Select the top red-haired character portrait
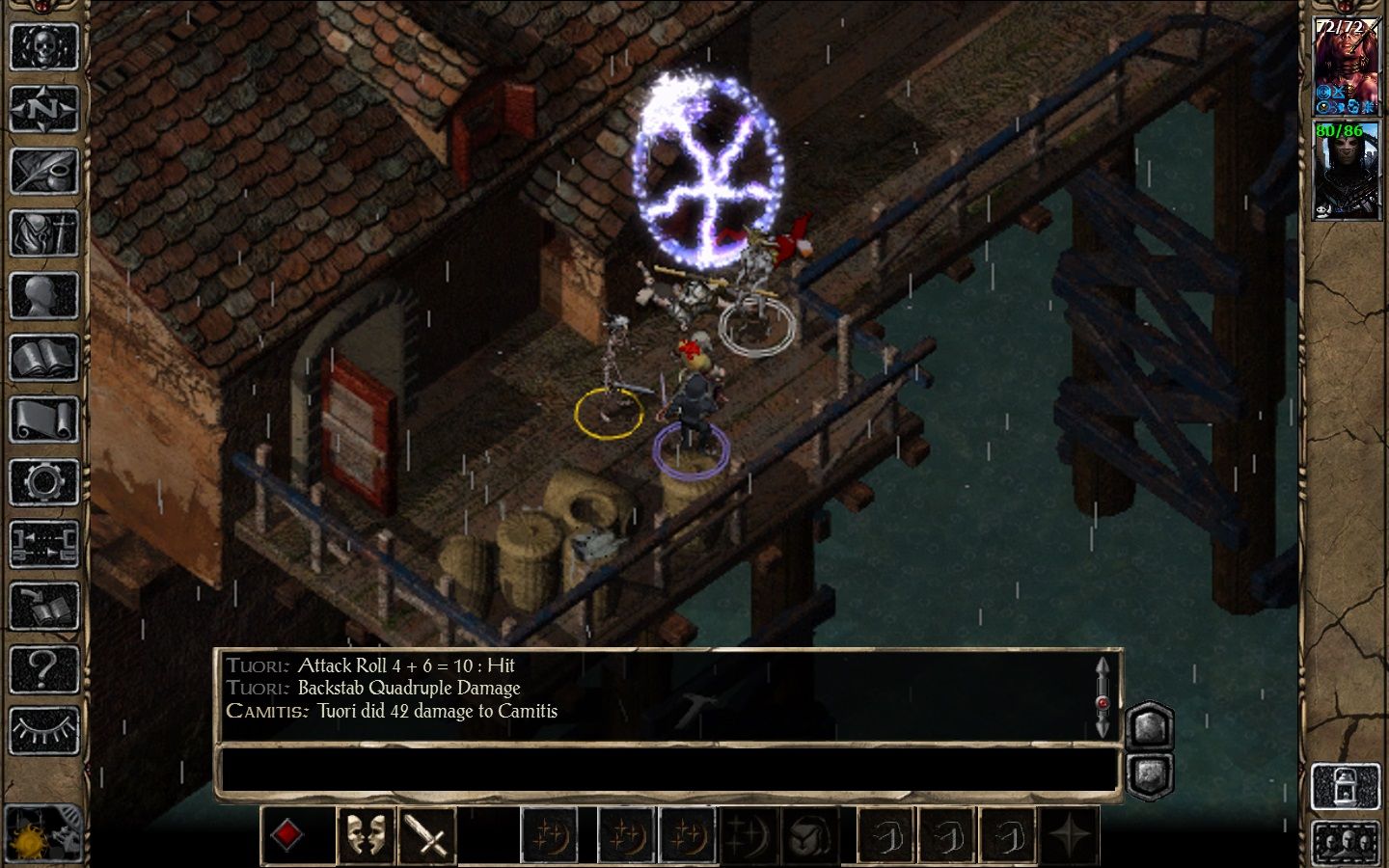The width and height of the screenshot is (1389, 868). click(x=1345, y=66)
